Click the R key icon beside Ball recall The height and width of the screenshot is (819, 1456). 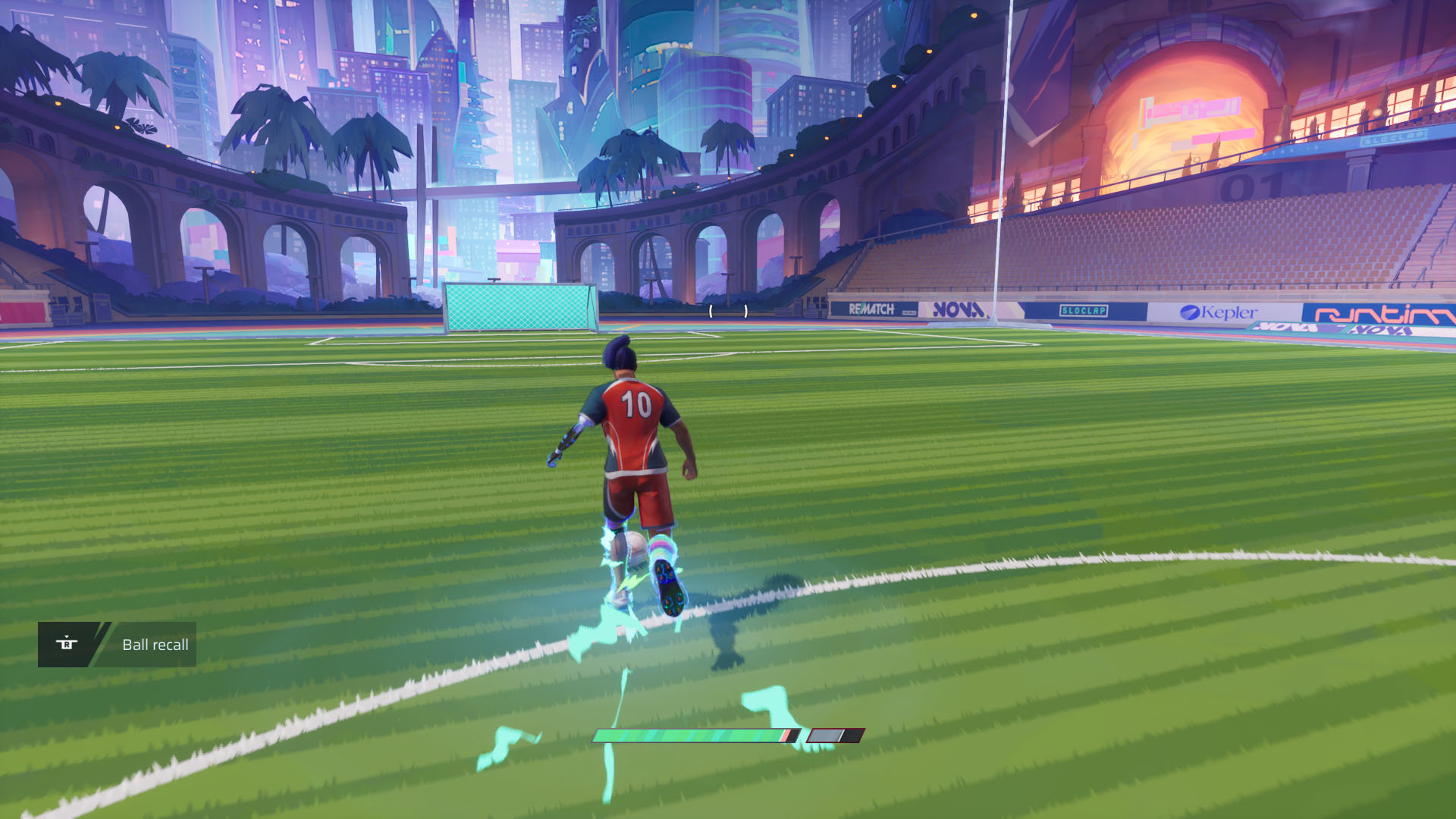click(x=67, y=643)
